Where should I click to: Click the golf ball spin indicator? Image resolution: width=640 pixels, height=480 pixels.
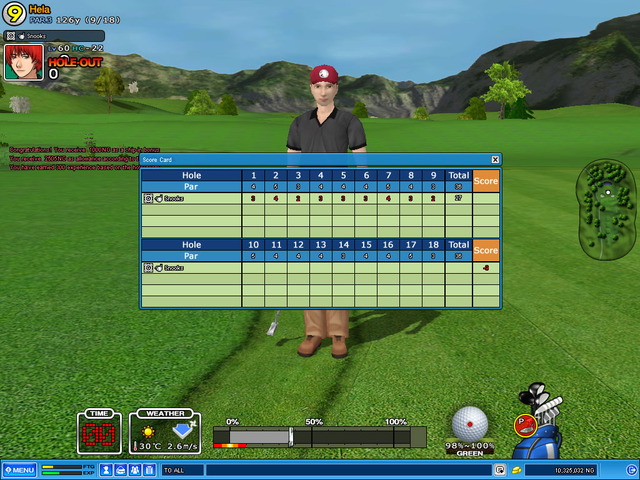(x=469, y=422)
